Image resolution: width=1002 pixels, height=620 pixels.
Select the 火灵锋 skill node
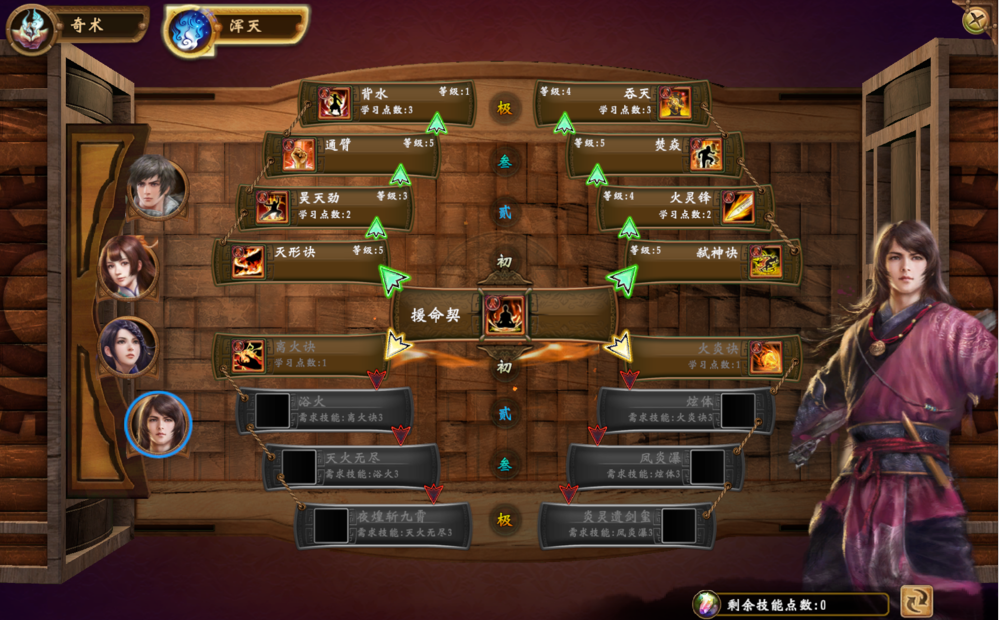point(685,207)
